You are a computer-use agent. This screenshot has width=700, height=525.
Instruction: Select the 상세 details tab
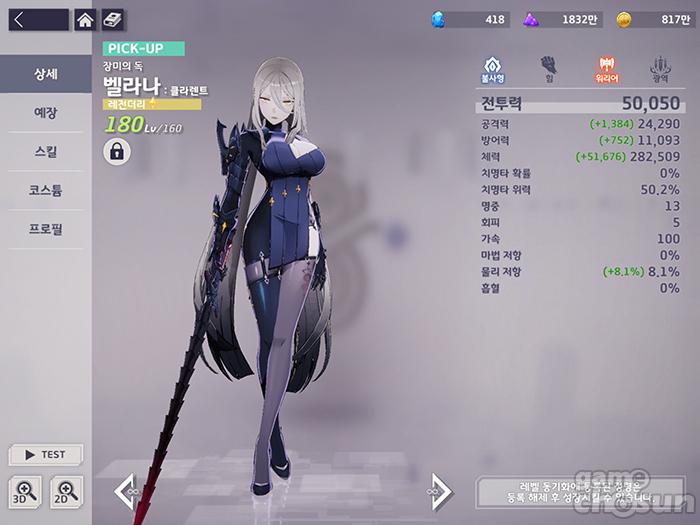pyautogui.click(x=45, y=75)
